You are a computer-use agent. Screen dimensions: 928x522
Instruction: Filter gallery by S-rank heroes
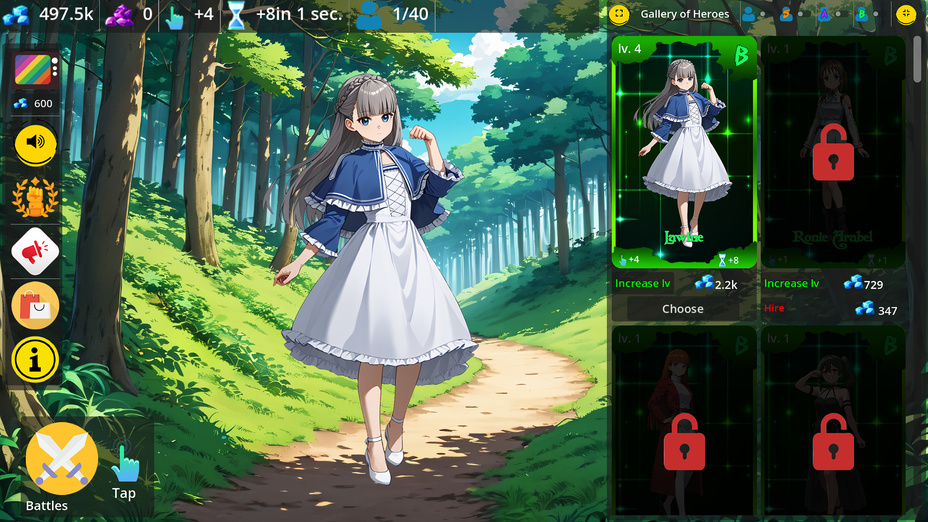click(786, 14)
